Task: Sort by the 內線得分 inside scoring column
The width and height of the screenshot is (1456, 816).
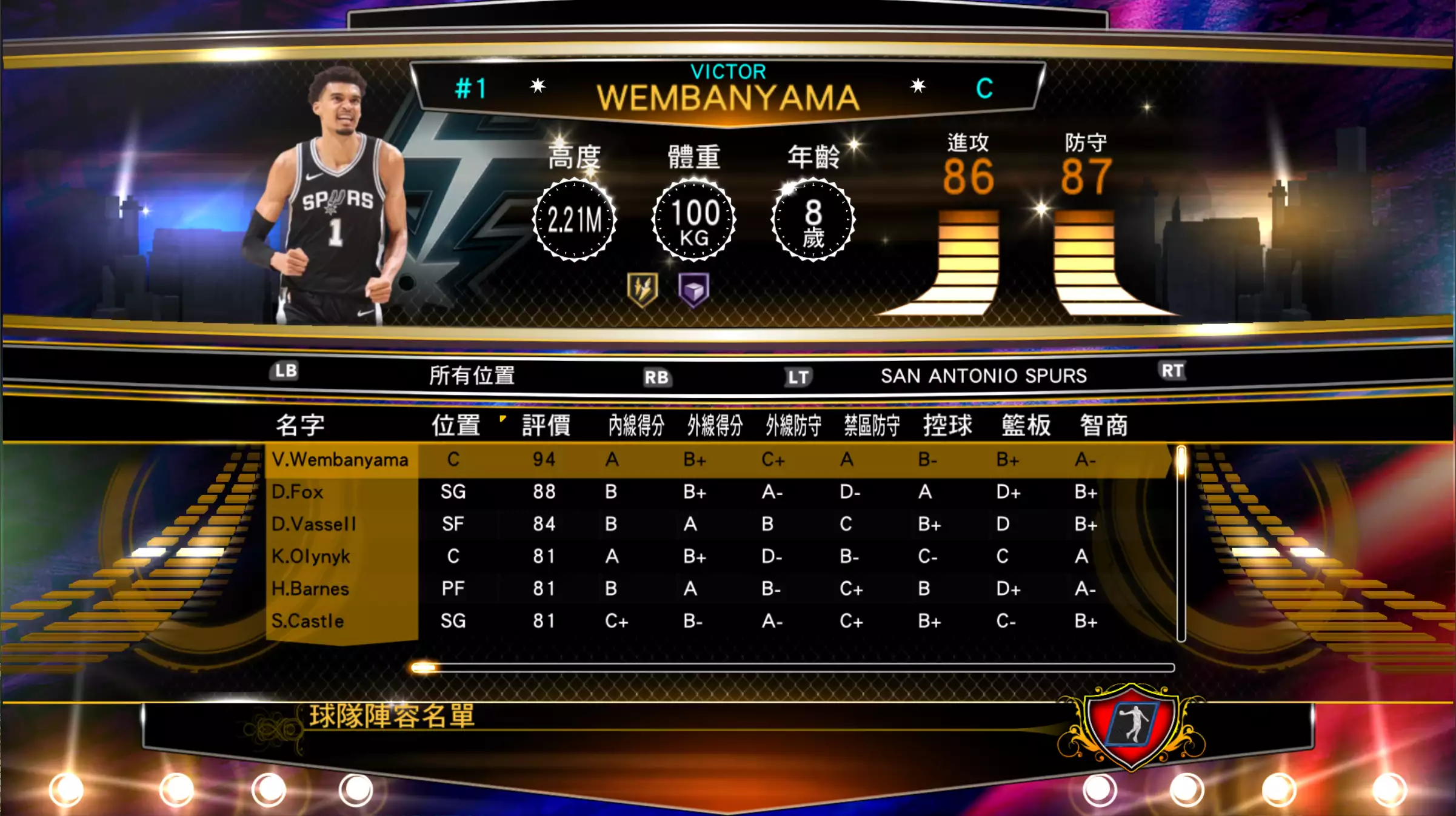Action: click(x=636, y=425)
